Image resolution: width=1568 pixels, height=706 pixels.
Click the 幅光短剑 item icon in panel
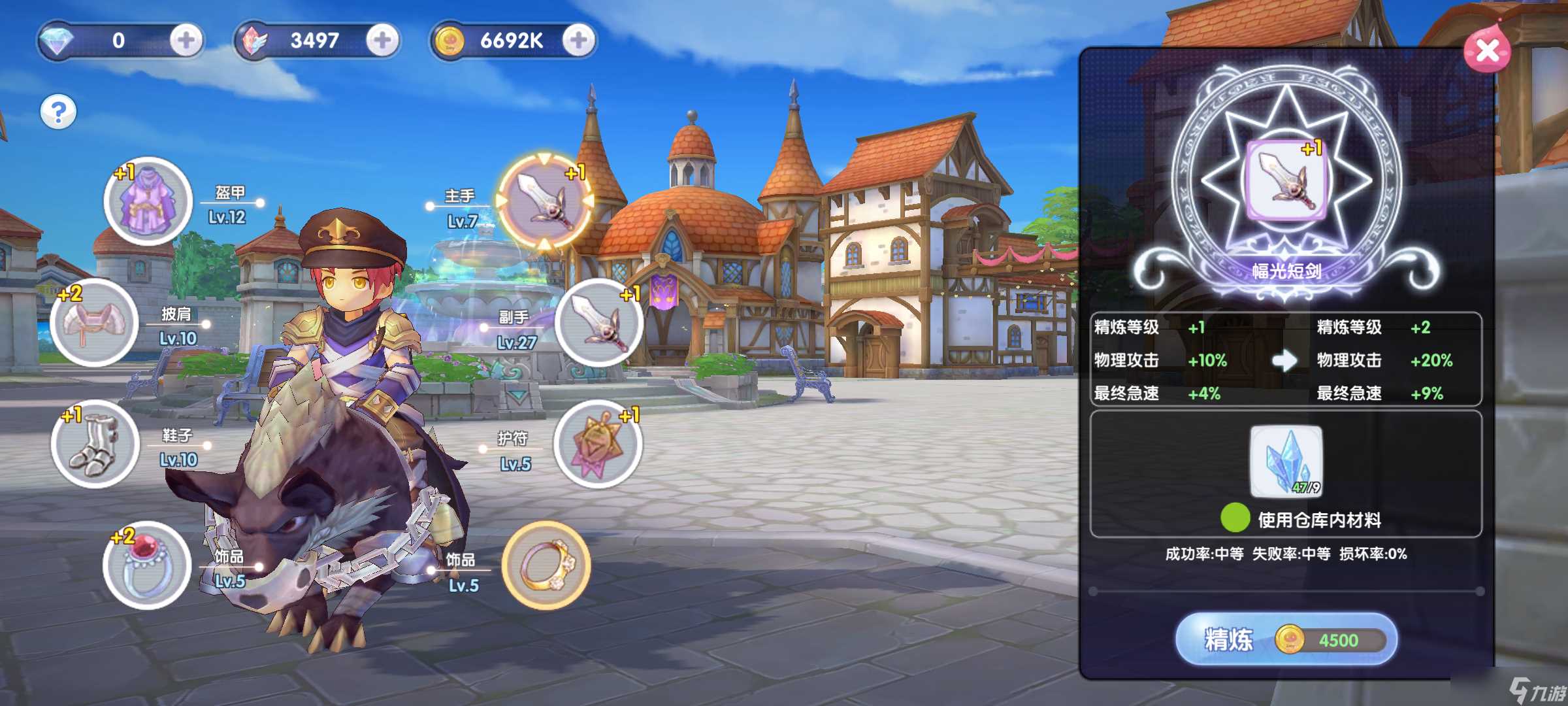point(1286,180)
